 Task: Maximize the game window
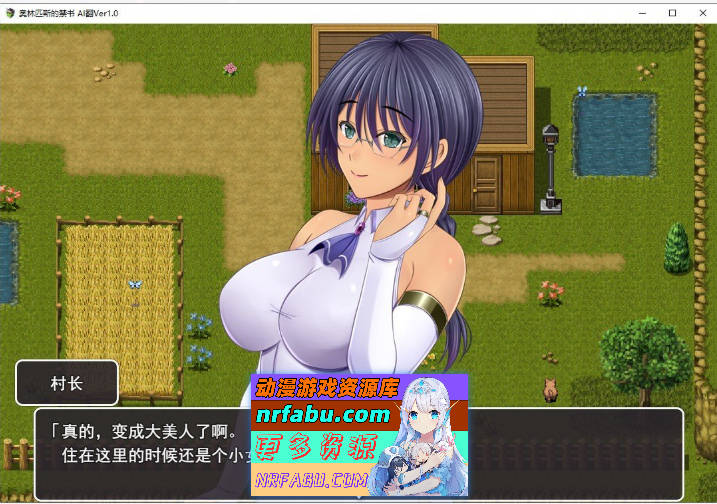[671, 12]
